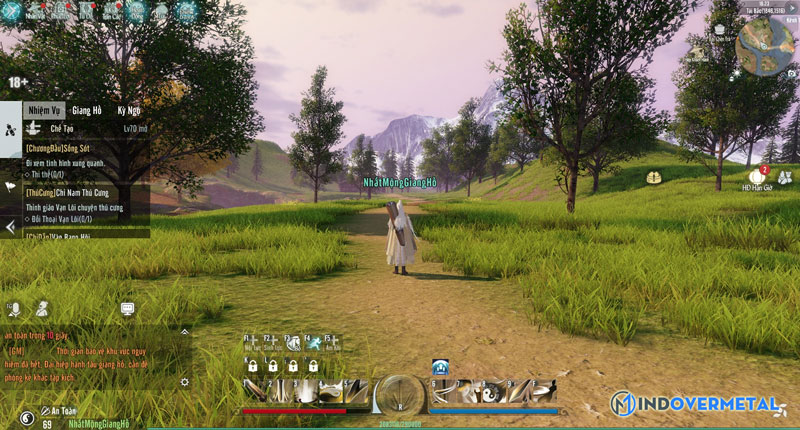Open the yellow treasure chest icon

pyautogui.click(x=654, y=177)
